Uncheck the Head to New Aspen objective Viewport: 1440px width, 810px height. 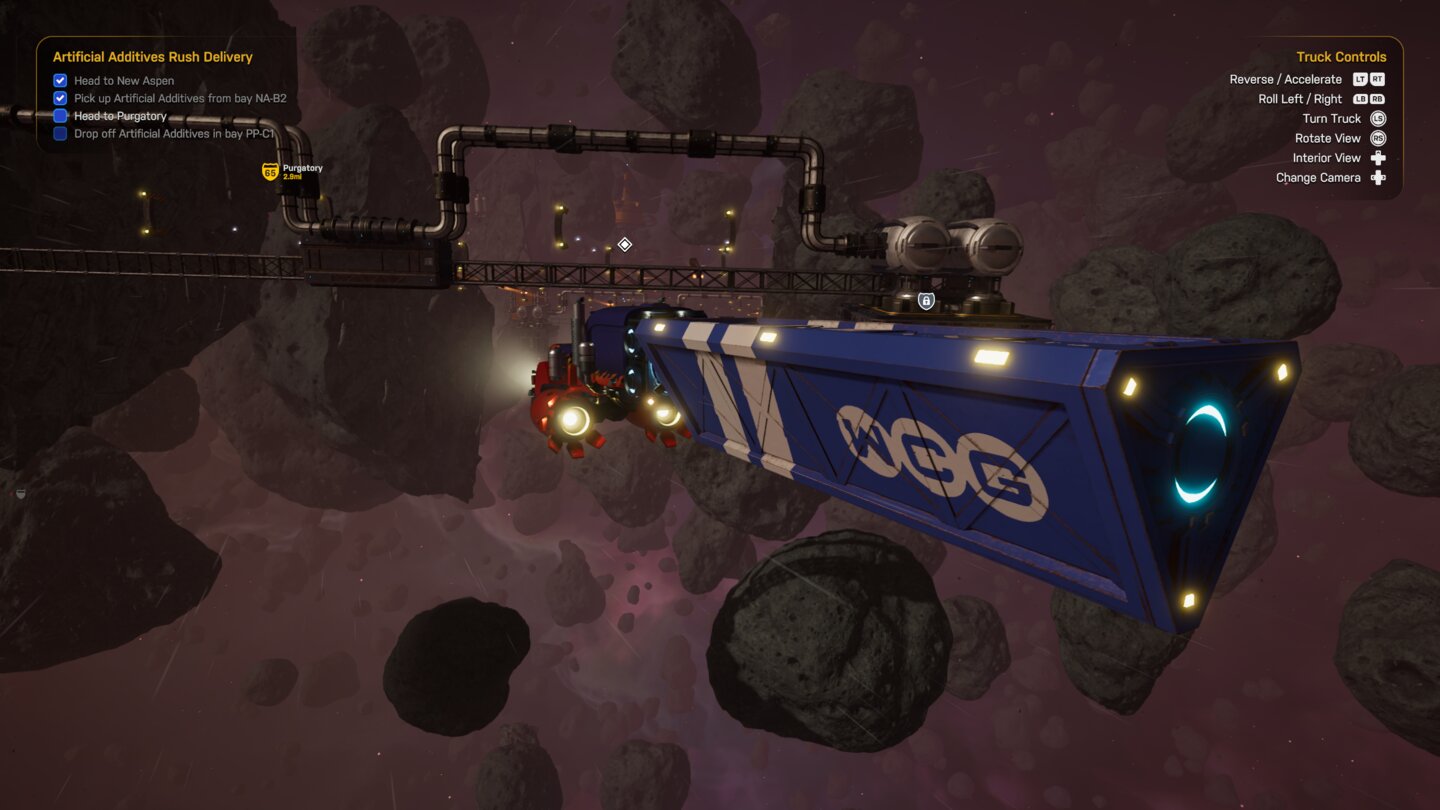pos(59,80)
